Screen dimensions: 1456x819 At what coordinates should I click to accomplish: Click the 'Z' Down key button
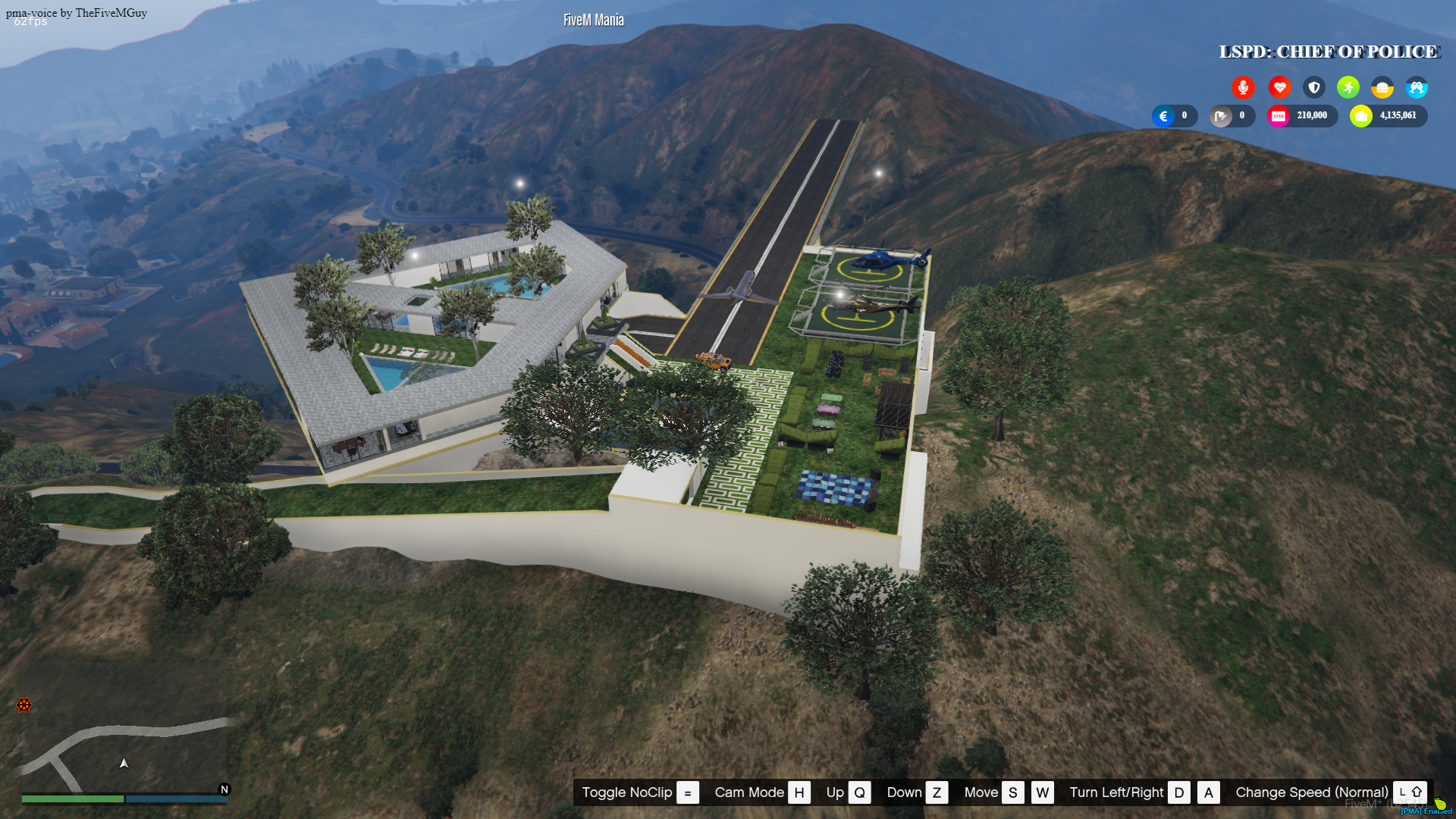[x=937, y=792]
